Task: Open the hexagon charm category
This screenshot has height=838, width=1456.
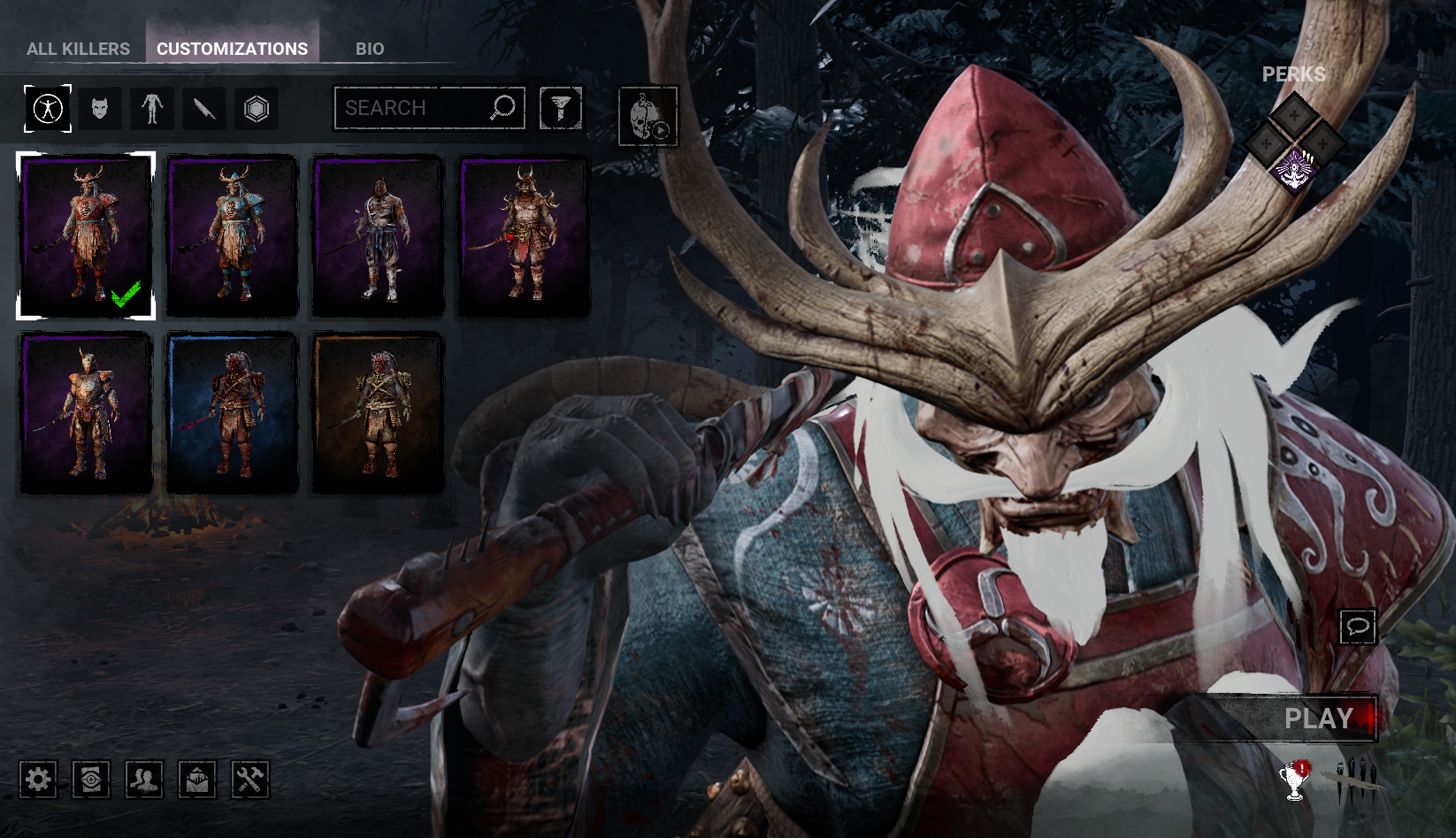Action: [257, 109]
